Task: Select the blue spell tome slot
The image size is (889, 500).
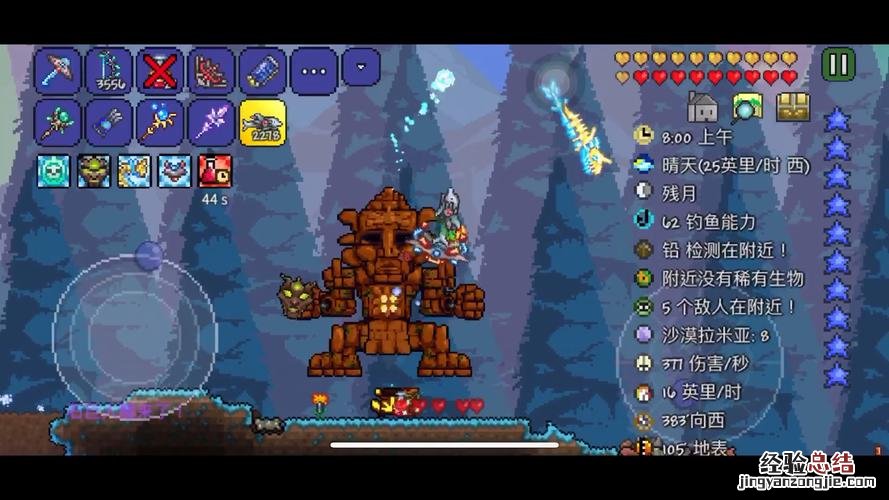Action: click(x=109, y=123)
